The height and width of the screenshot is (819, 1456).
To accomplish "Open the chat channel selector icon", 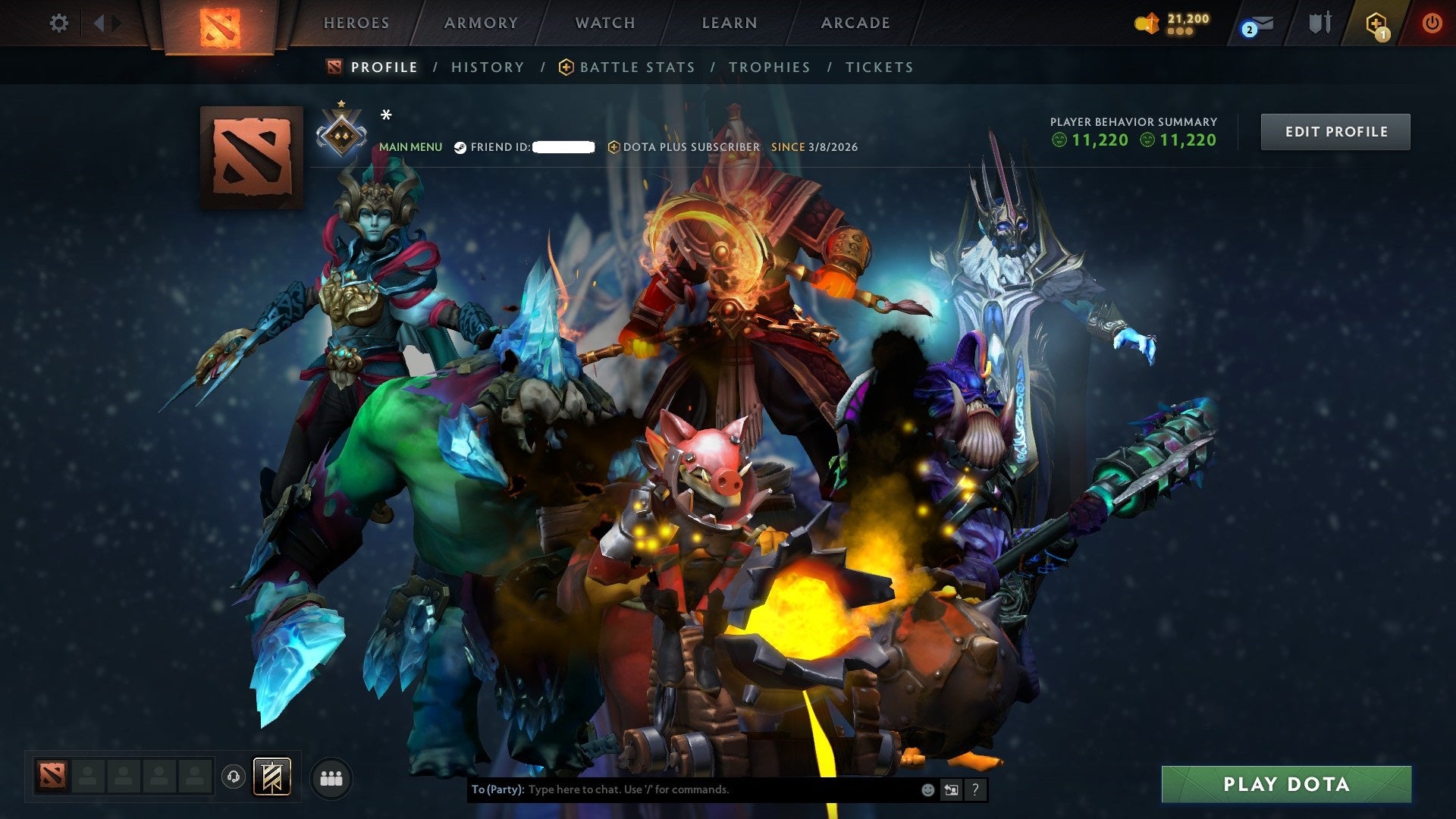I will (x=950, y=789).
